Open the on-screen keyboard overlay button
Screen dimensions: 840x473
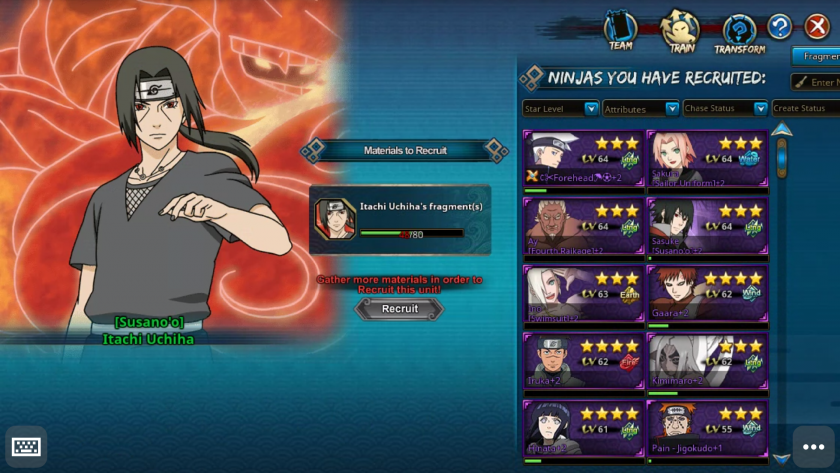click(26, 446)
